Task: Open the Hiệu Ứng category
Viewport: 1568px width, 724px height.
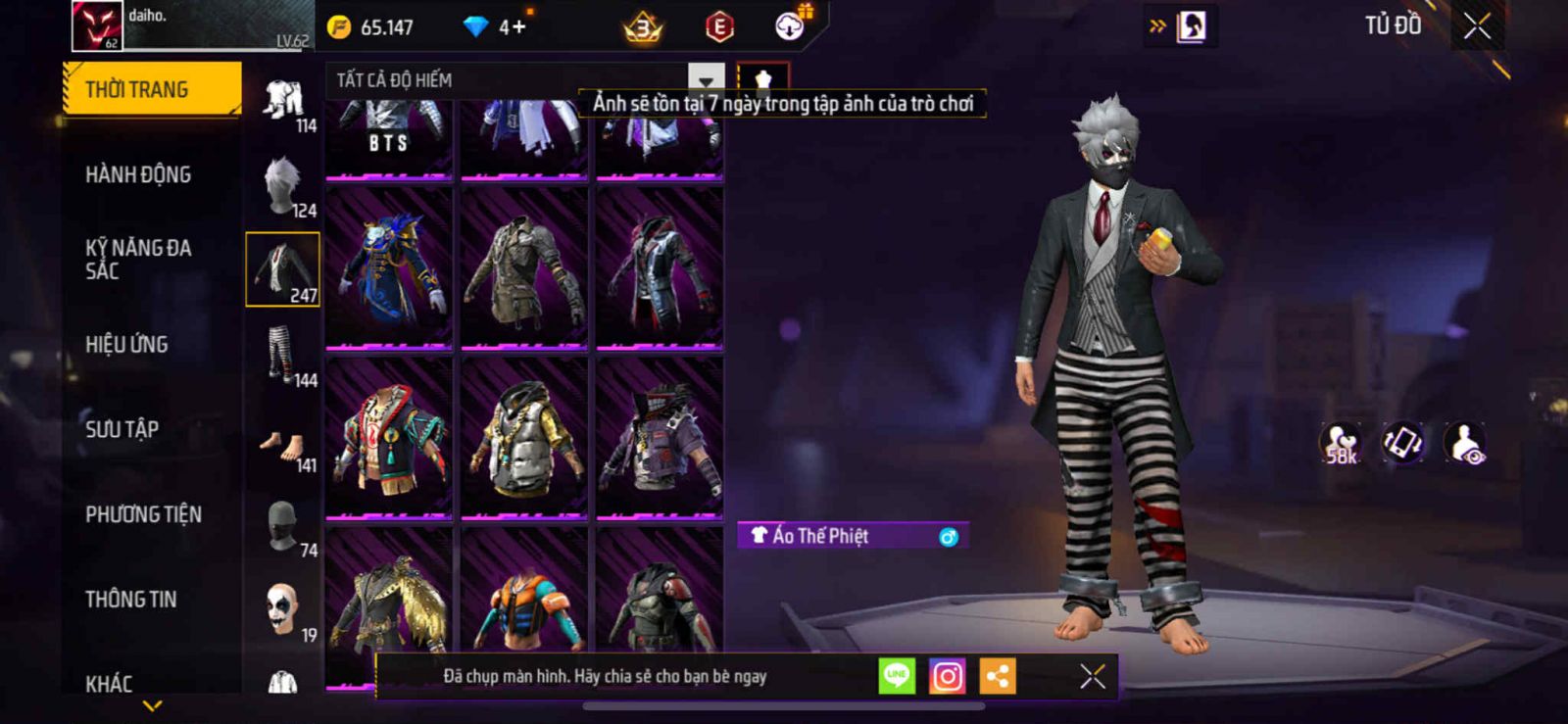Action: point(126,345)
